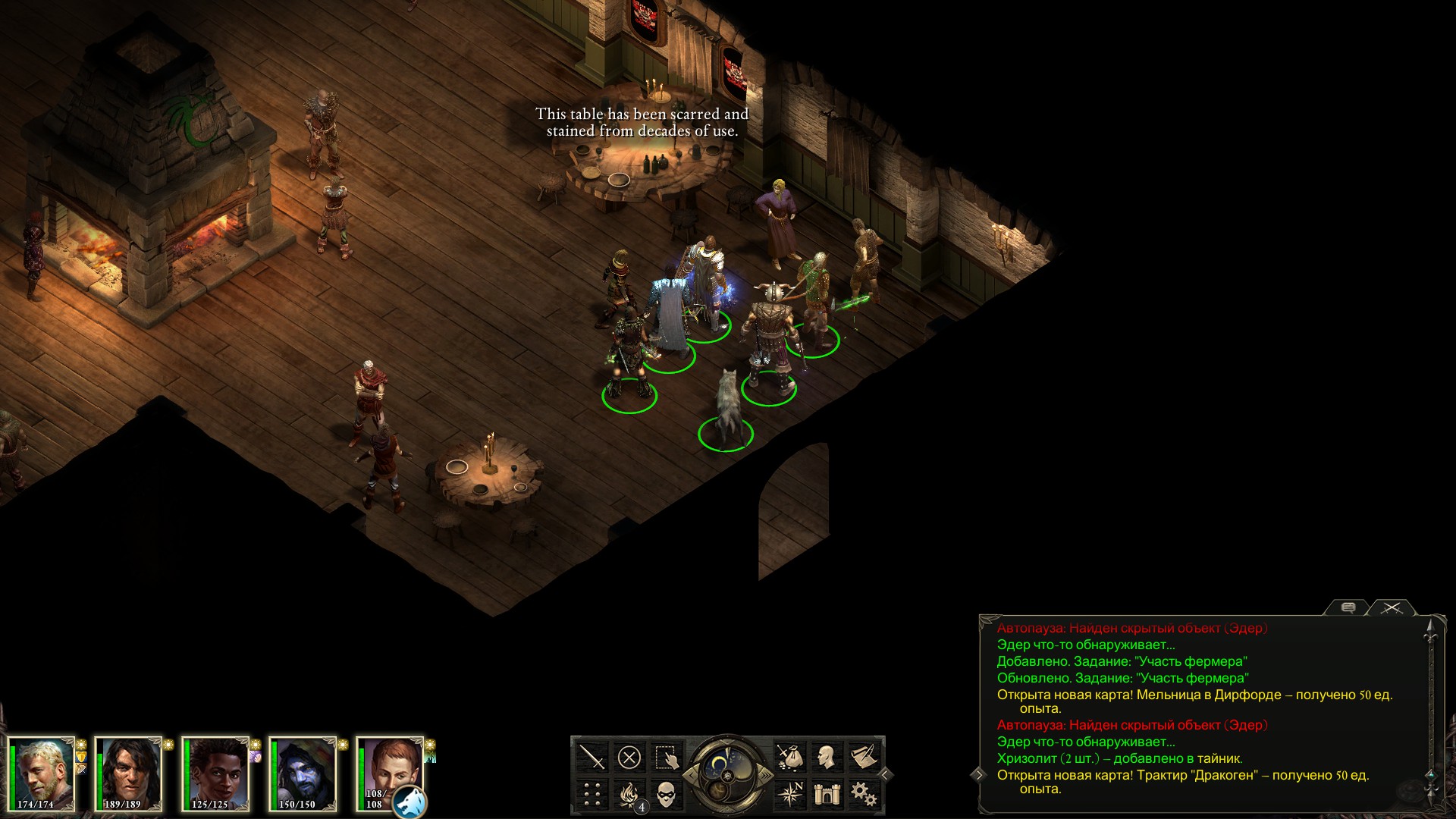The image size is (1456, 819).
Task: Click the sword attack command button
Action: 591,757
